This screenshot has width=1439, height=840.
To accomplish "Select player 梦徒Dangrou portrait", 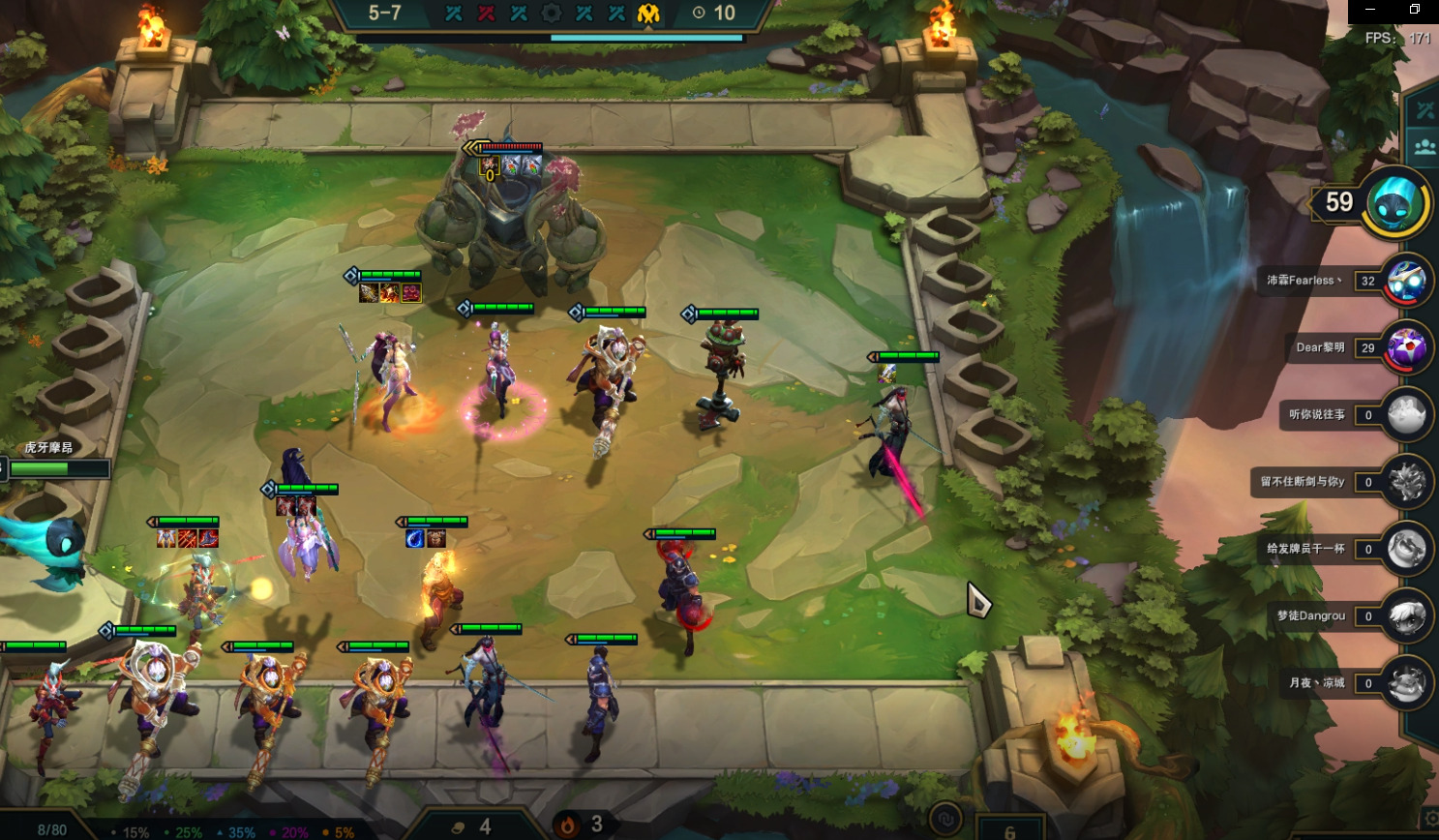I will click(1405, 615).
